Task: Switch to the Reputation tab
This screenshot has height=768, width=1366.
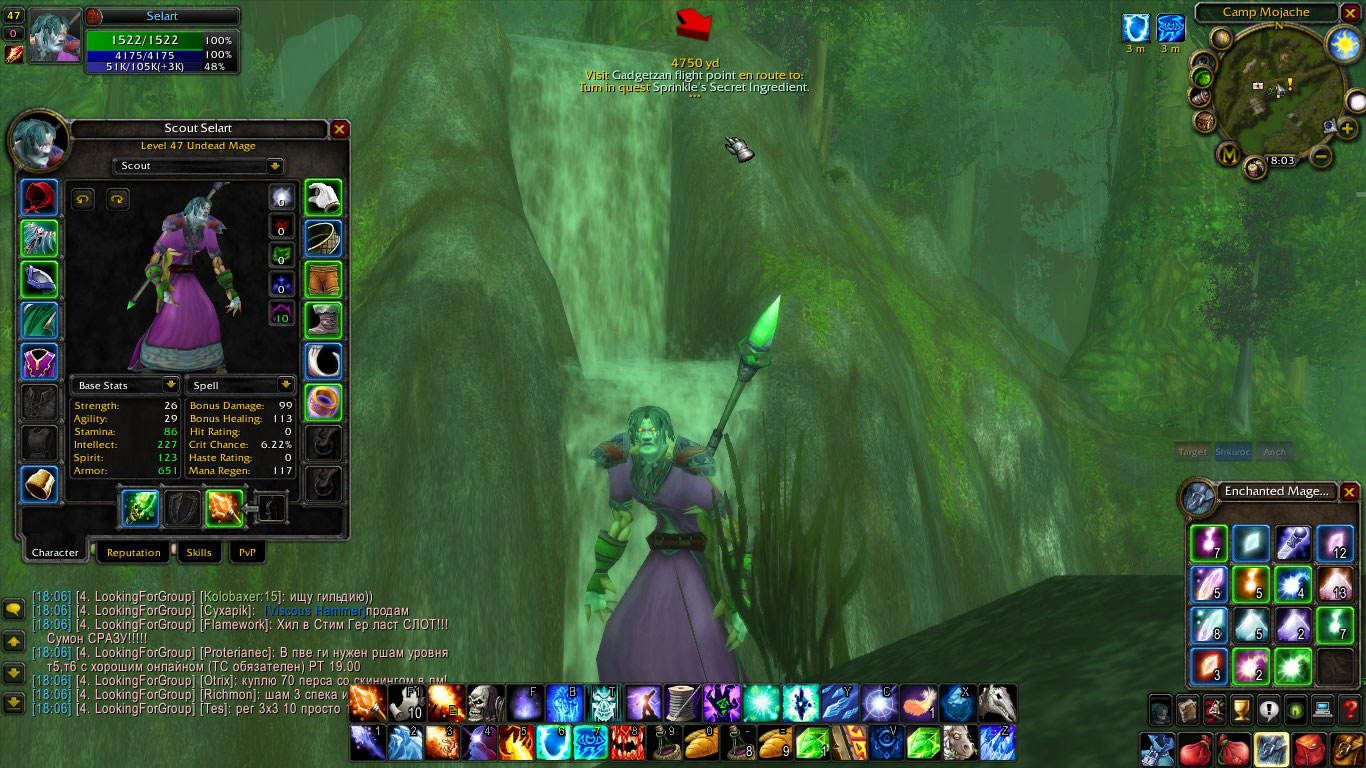Action: point(133,552)
